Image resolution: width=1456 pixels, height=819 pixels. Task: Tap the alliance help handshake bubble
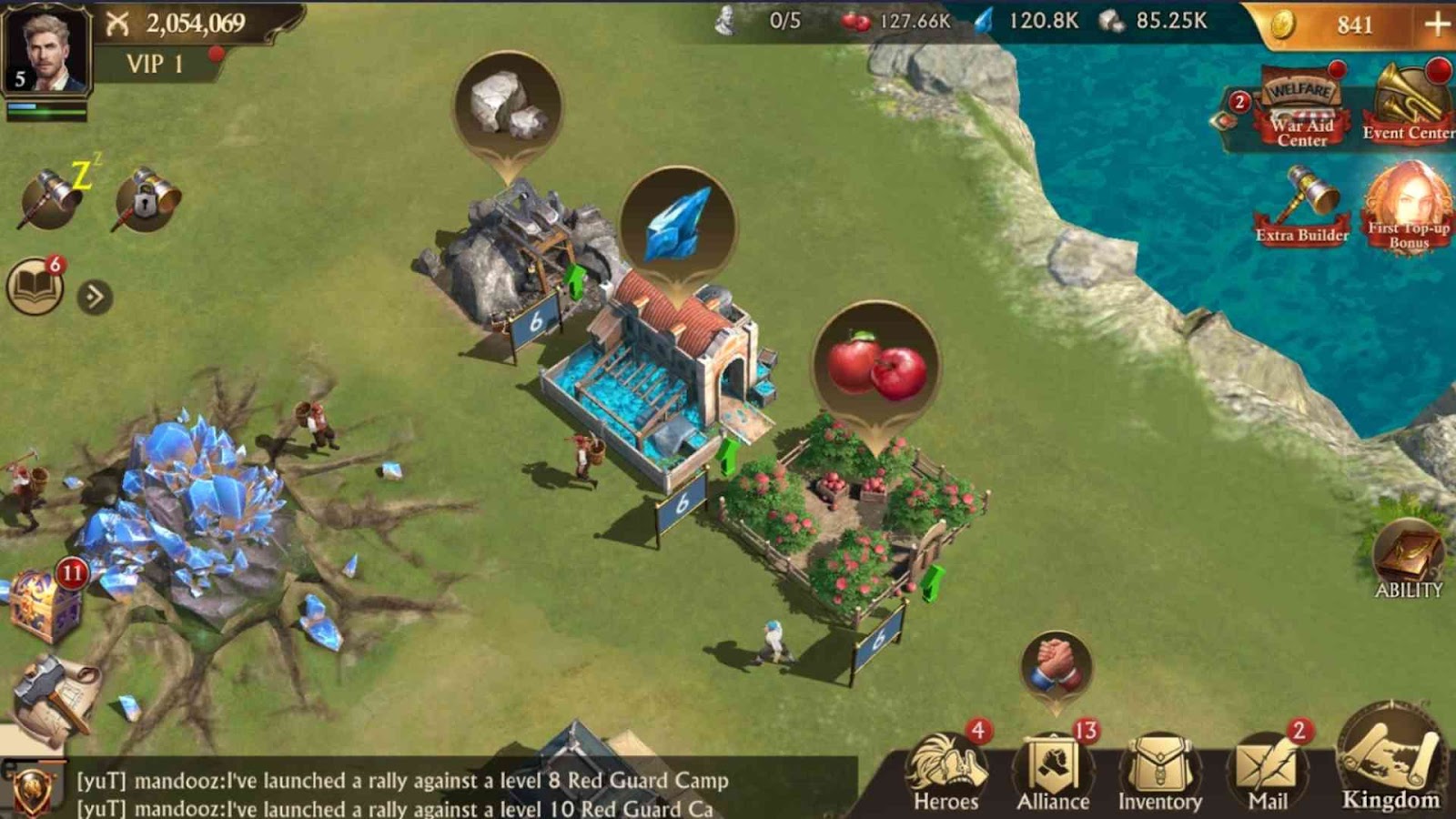pyautogui.click(x=1056, y=667)
